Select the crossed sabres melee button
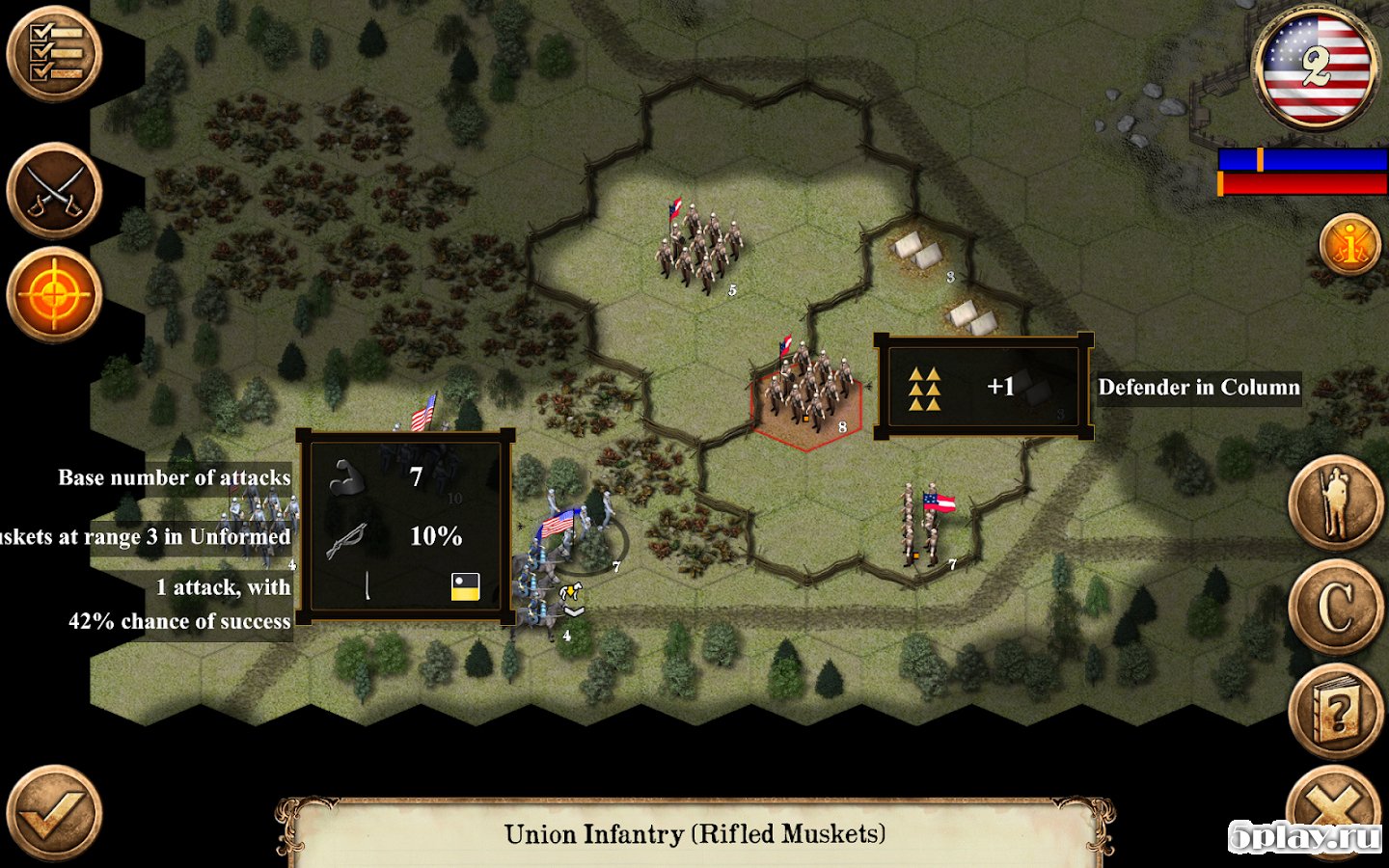 pos(54,191)
